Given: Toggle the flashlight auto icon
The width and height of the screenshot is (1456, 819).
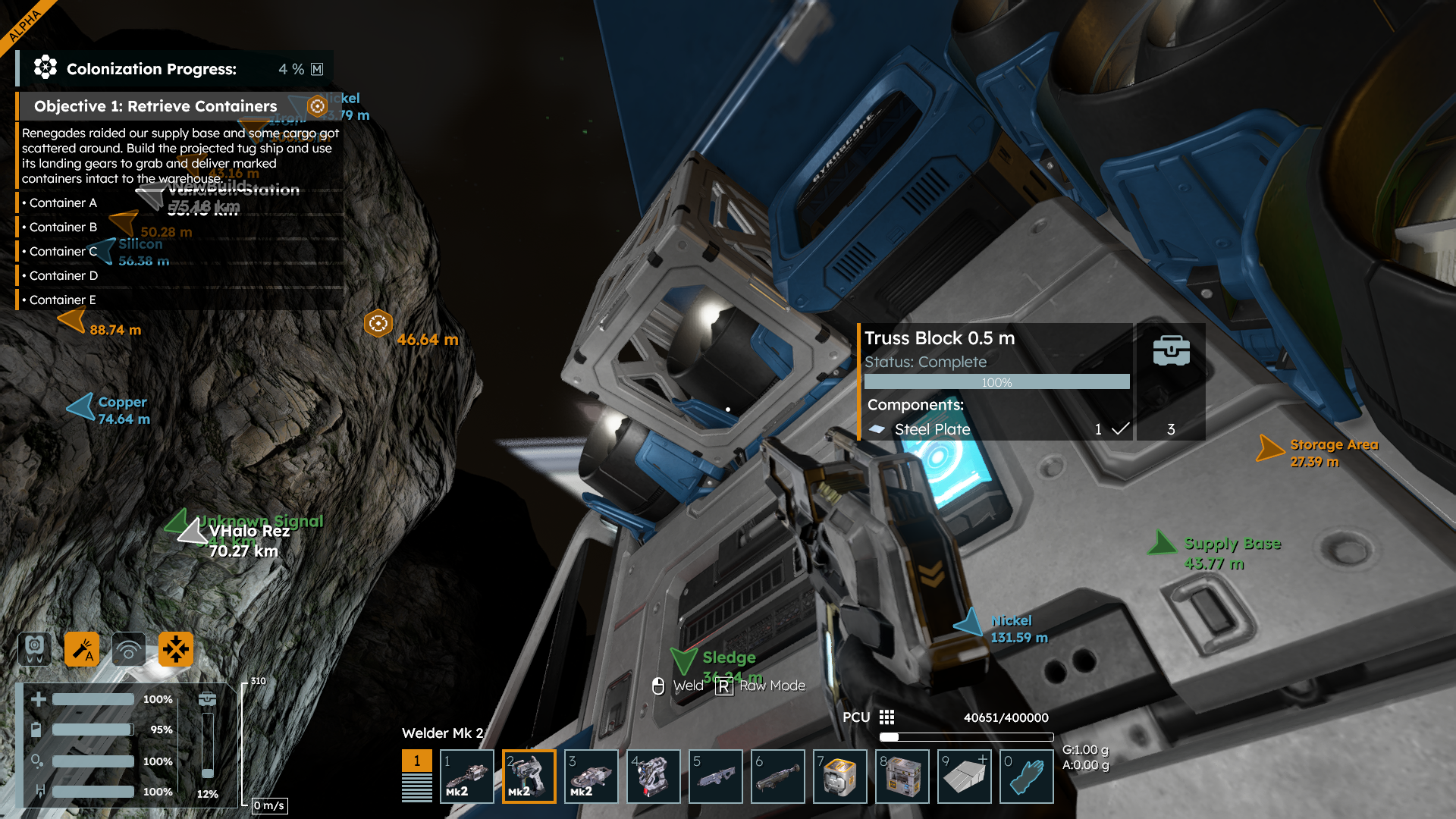Looking at the screenshot, I should pos(82,649).
